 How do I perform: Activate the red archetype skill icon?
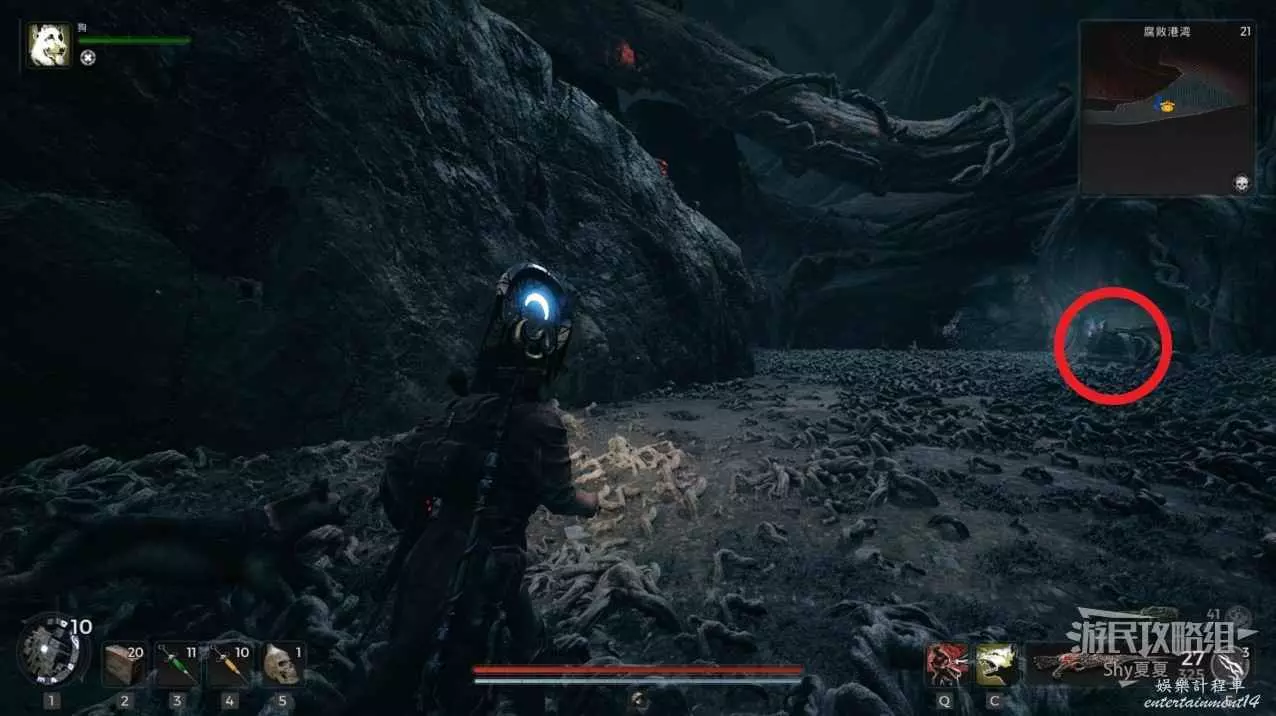[944, 663]
